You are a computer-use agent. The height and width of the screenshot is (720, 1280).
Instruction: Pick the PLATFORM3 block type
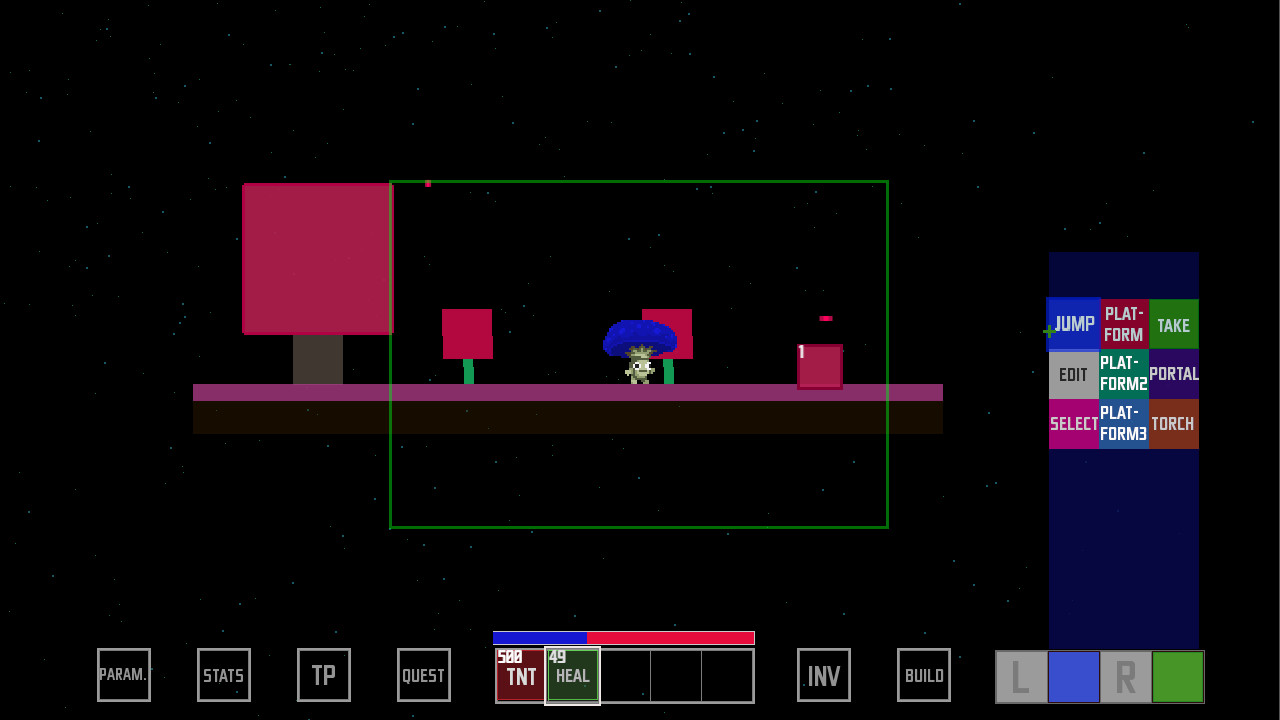(1123, 424)
